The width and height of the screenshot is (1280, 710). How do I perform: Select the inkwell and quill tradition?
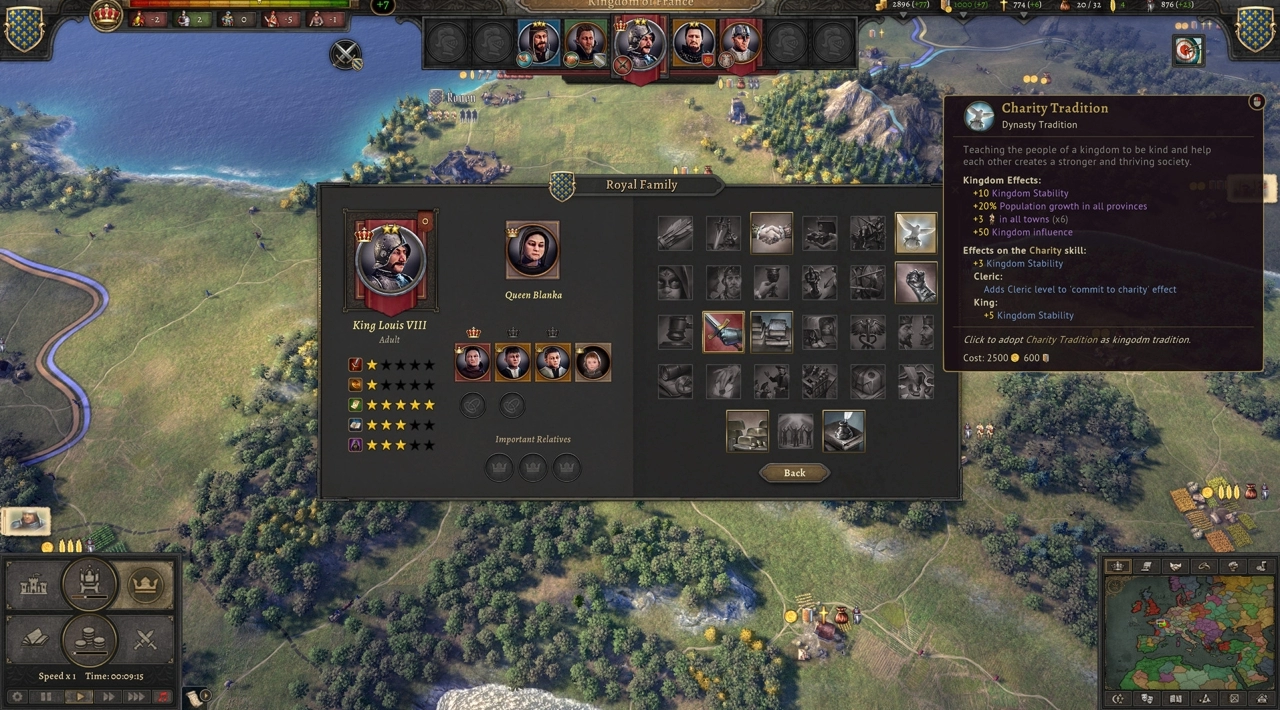(x=843, y=431)
